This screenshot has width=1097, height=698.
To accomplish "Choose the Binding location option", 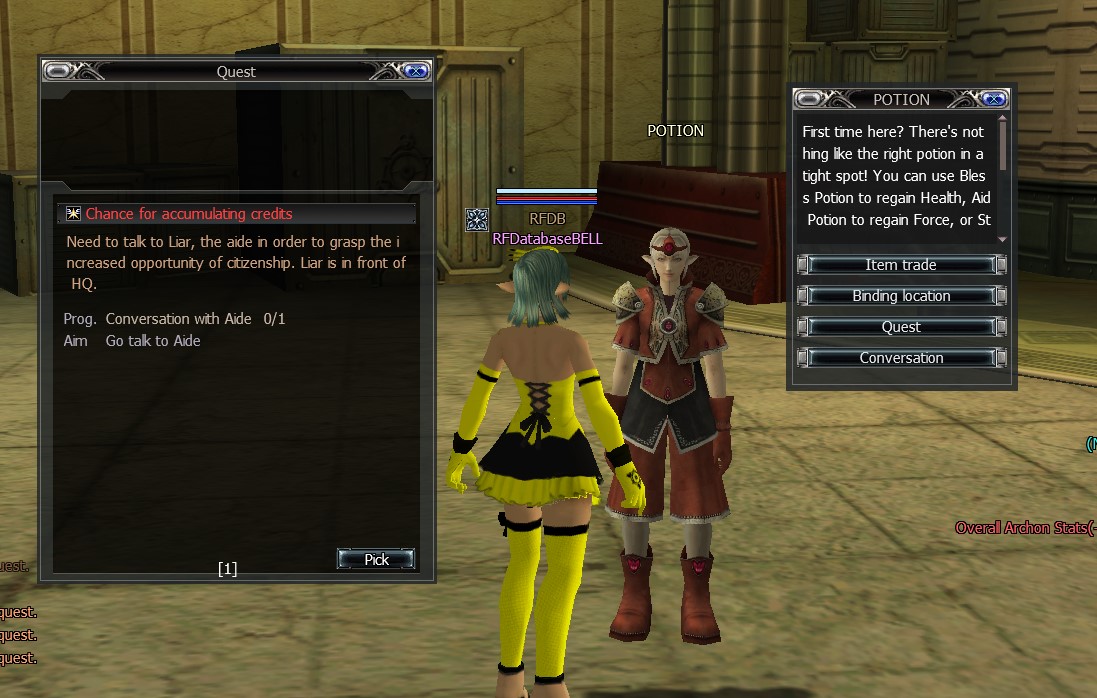I will (901, 296).
